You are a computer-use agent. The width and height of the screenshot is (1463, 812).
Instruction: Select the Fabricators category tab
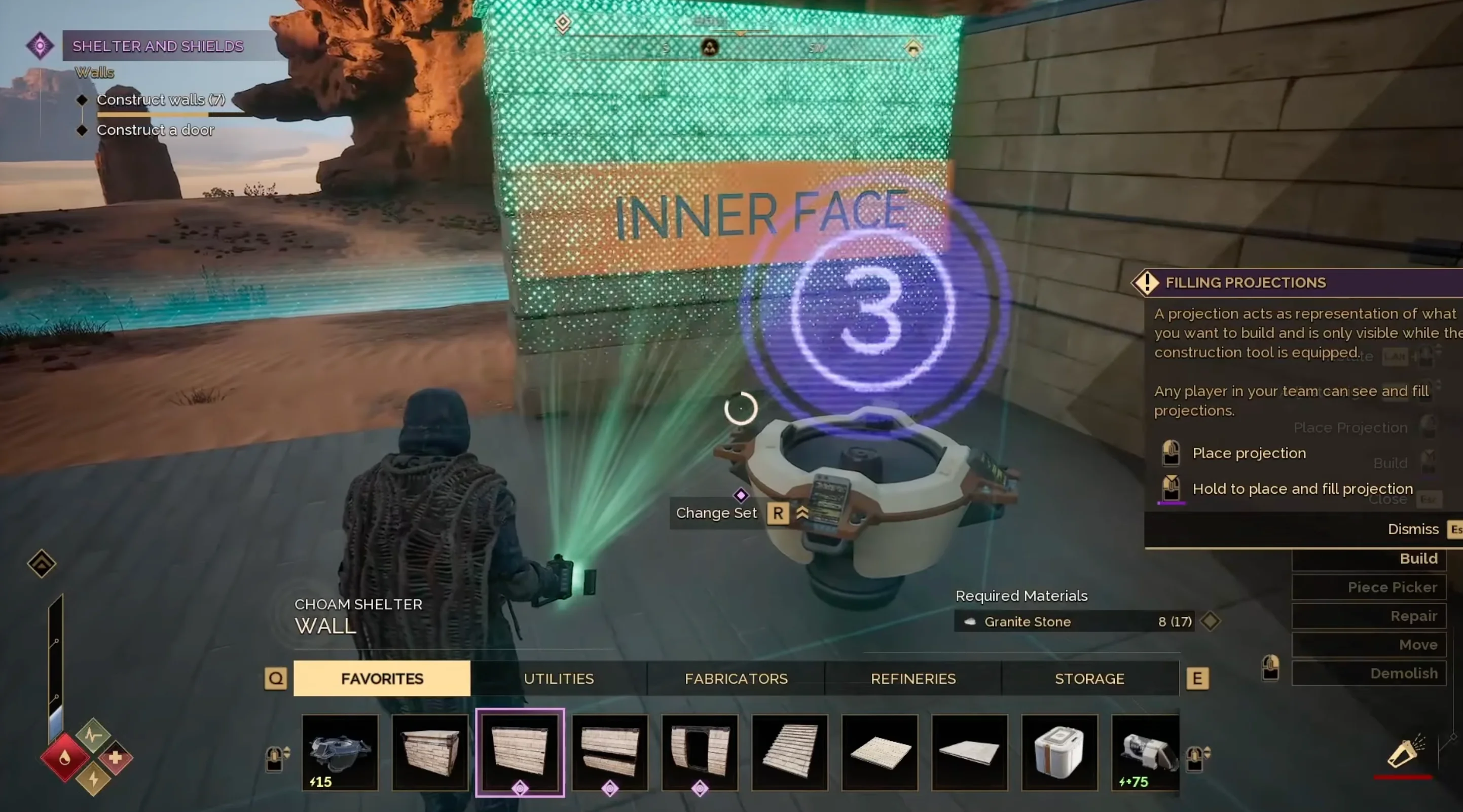point(736,679)
